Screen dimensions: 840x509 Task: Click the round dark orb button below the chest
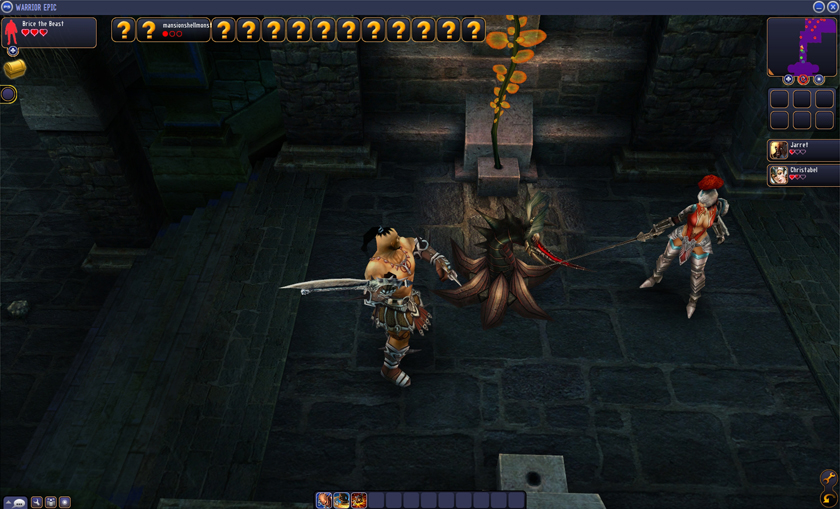pos(8,94)
